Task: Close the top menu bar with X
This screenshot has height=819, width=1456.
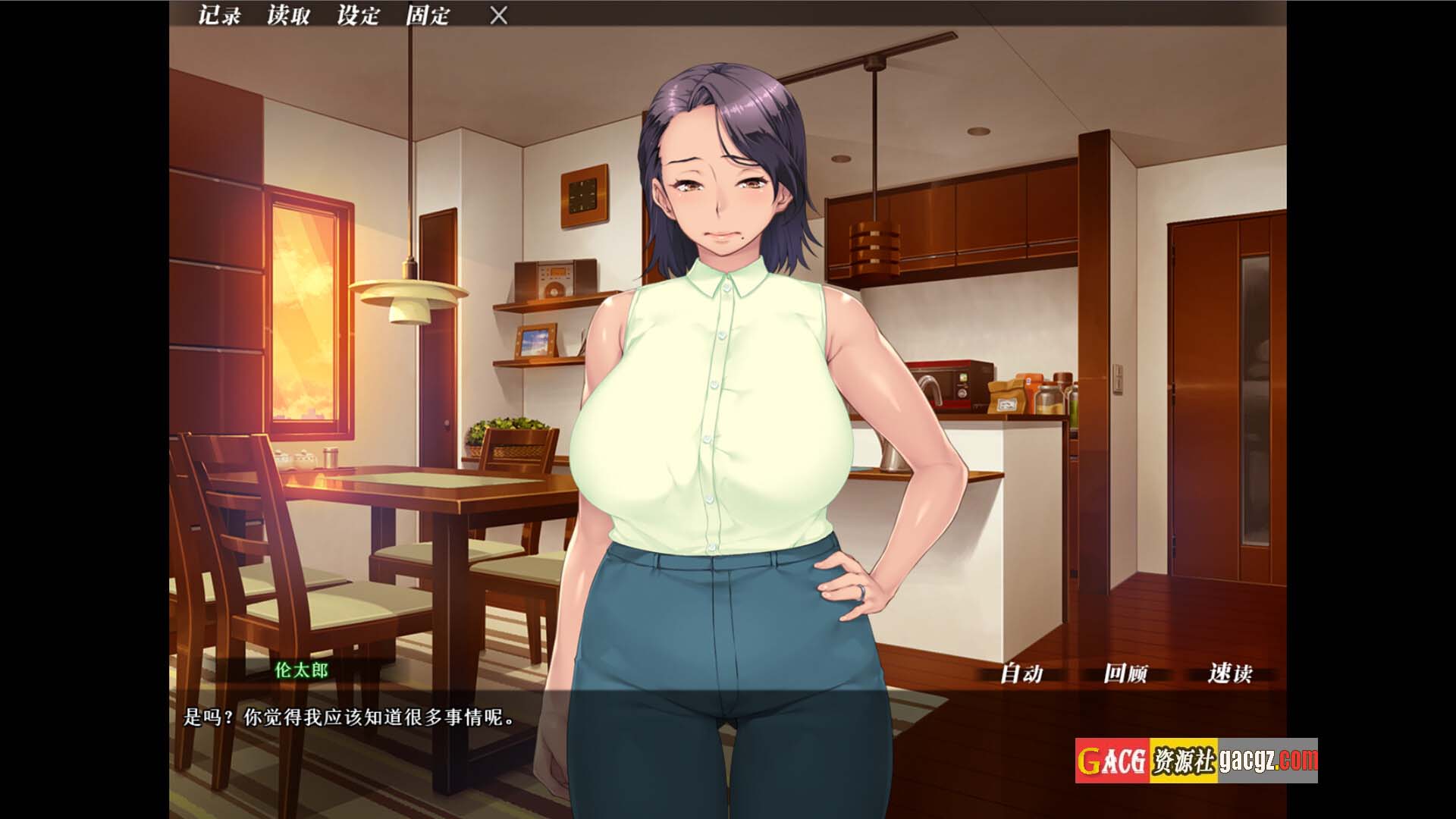Action: (498, 15)
